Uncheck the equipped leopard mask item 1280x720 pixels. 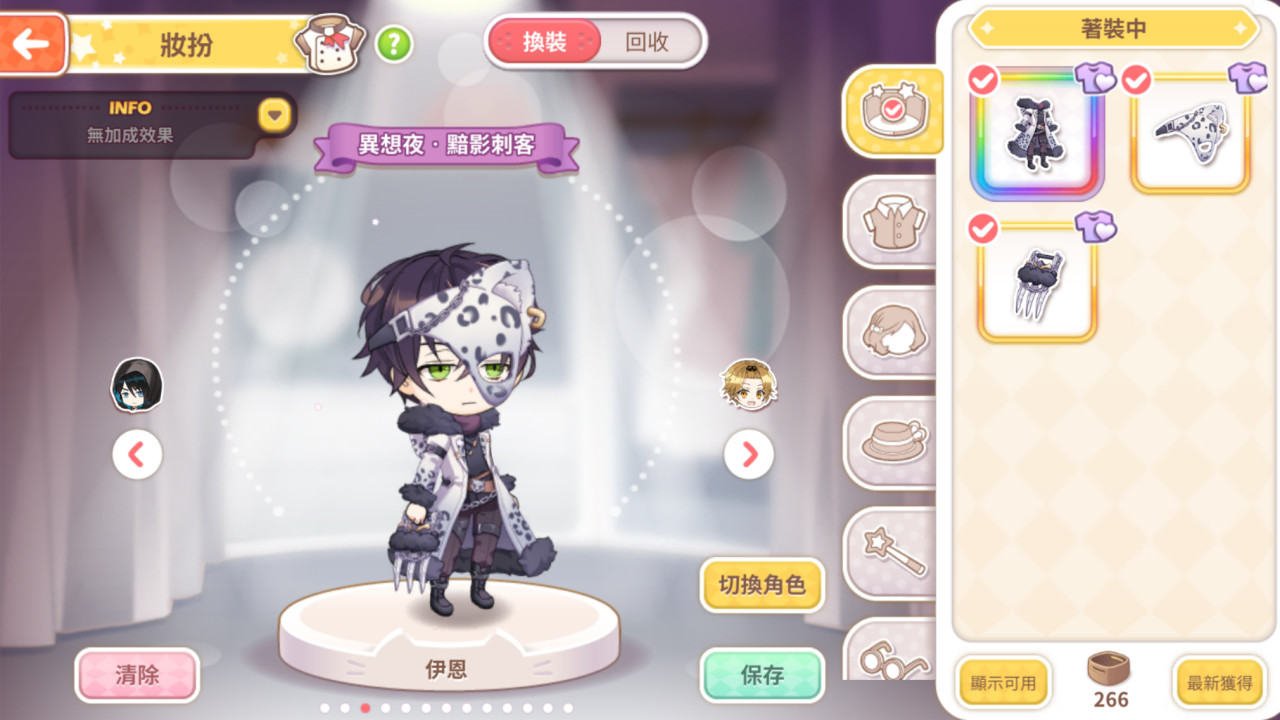click(x=1135, y=80)
